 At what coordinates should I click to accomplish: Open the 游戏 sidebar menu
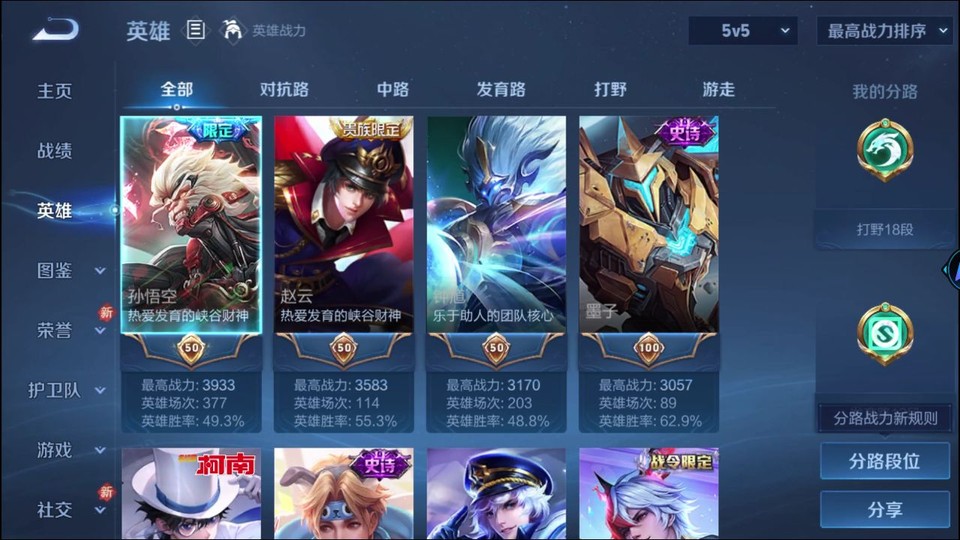point(70,450)
